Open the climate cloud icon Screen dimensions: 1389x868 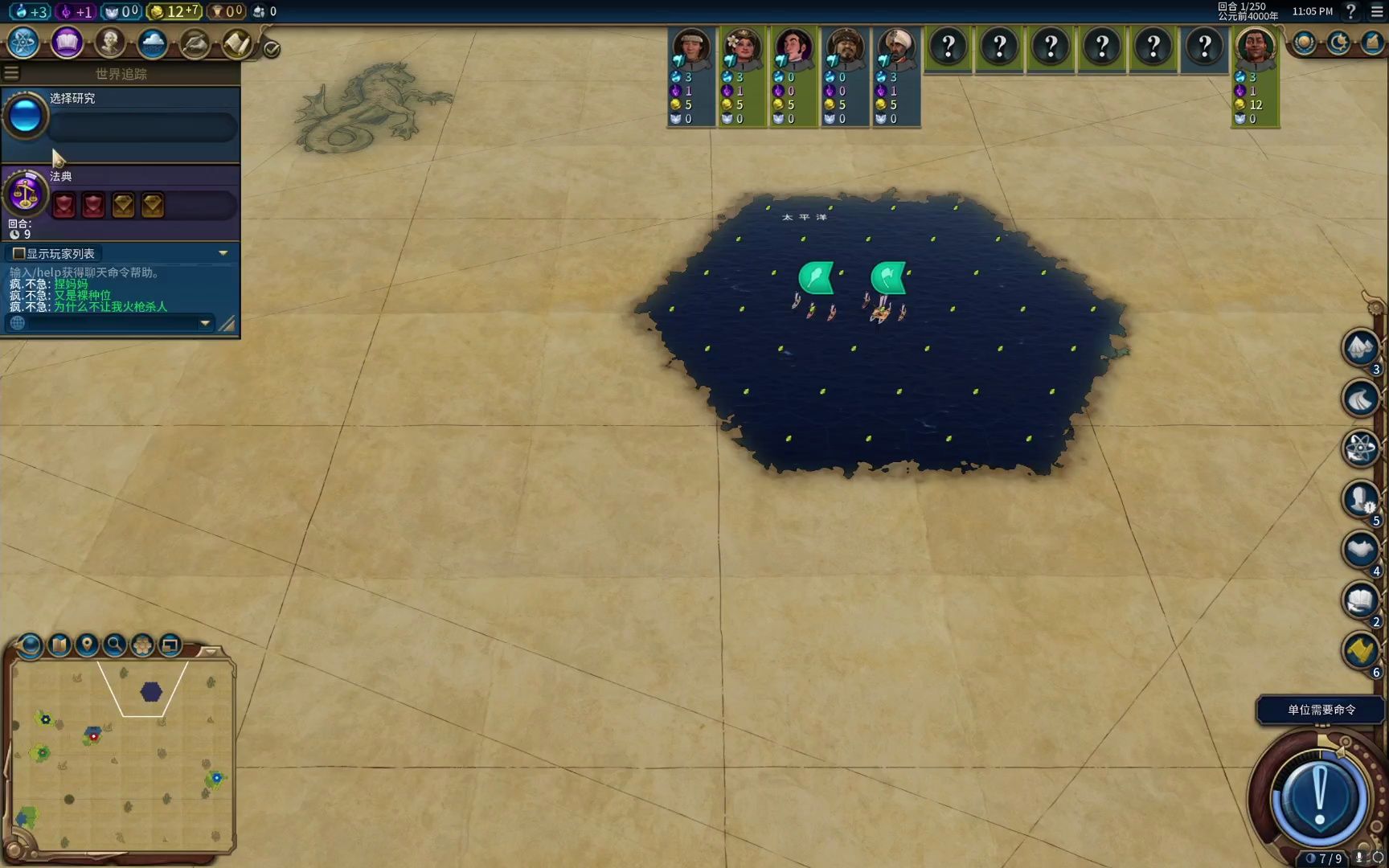tap(152, 43)
